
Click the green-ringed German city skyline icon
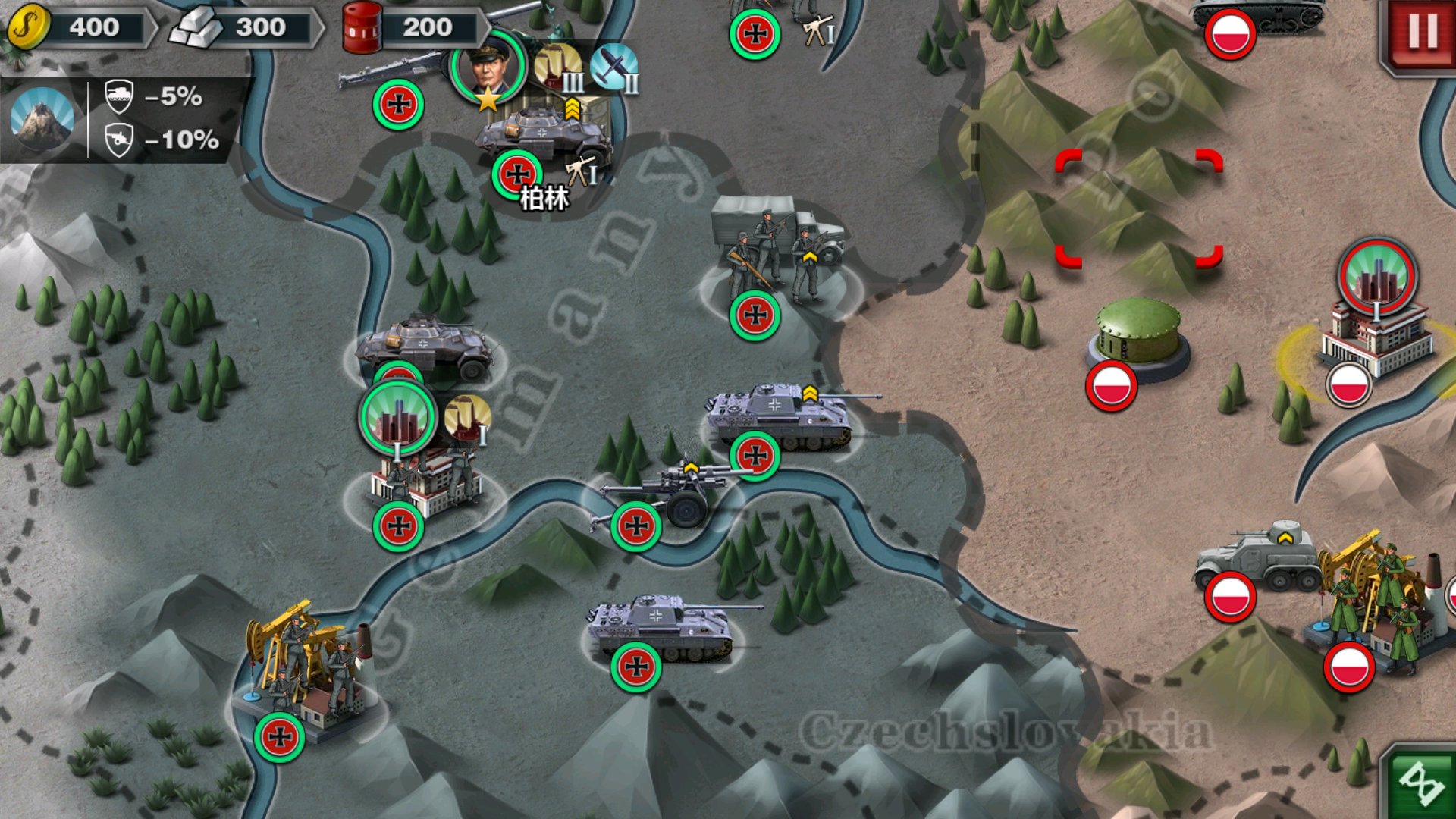click(397, 419)
